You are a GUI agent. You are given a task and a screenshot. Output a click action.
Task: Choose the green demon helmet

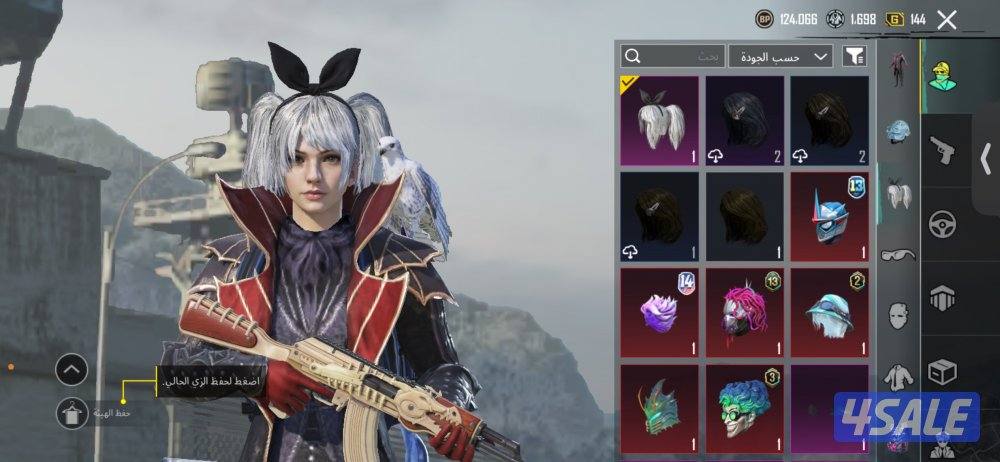(x=659, y=407)
